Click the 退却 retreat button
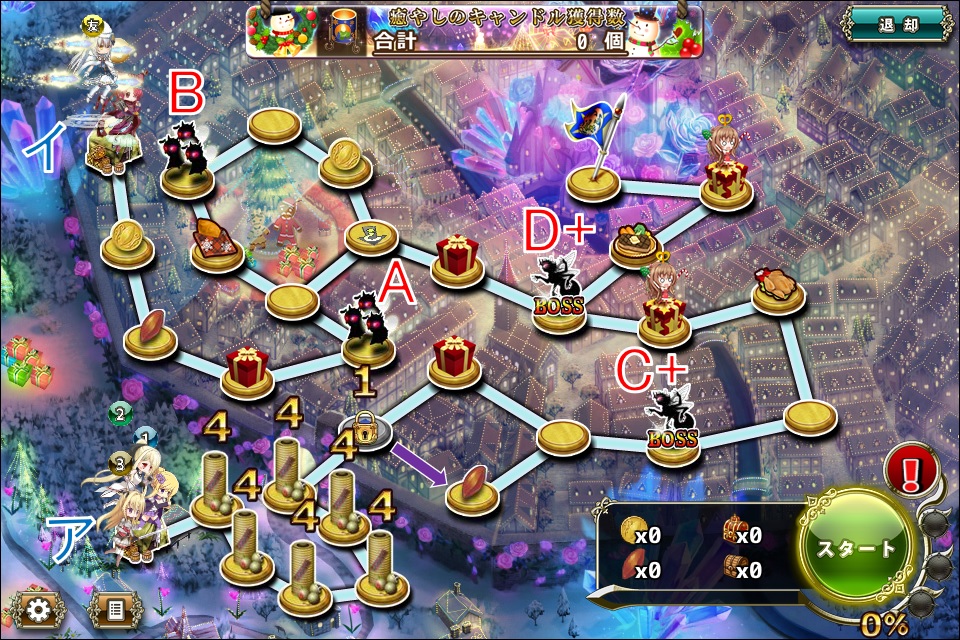 pos(896,24)
